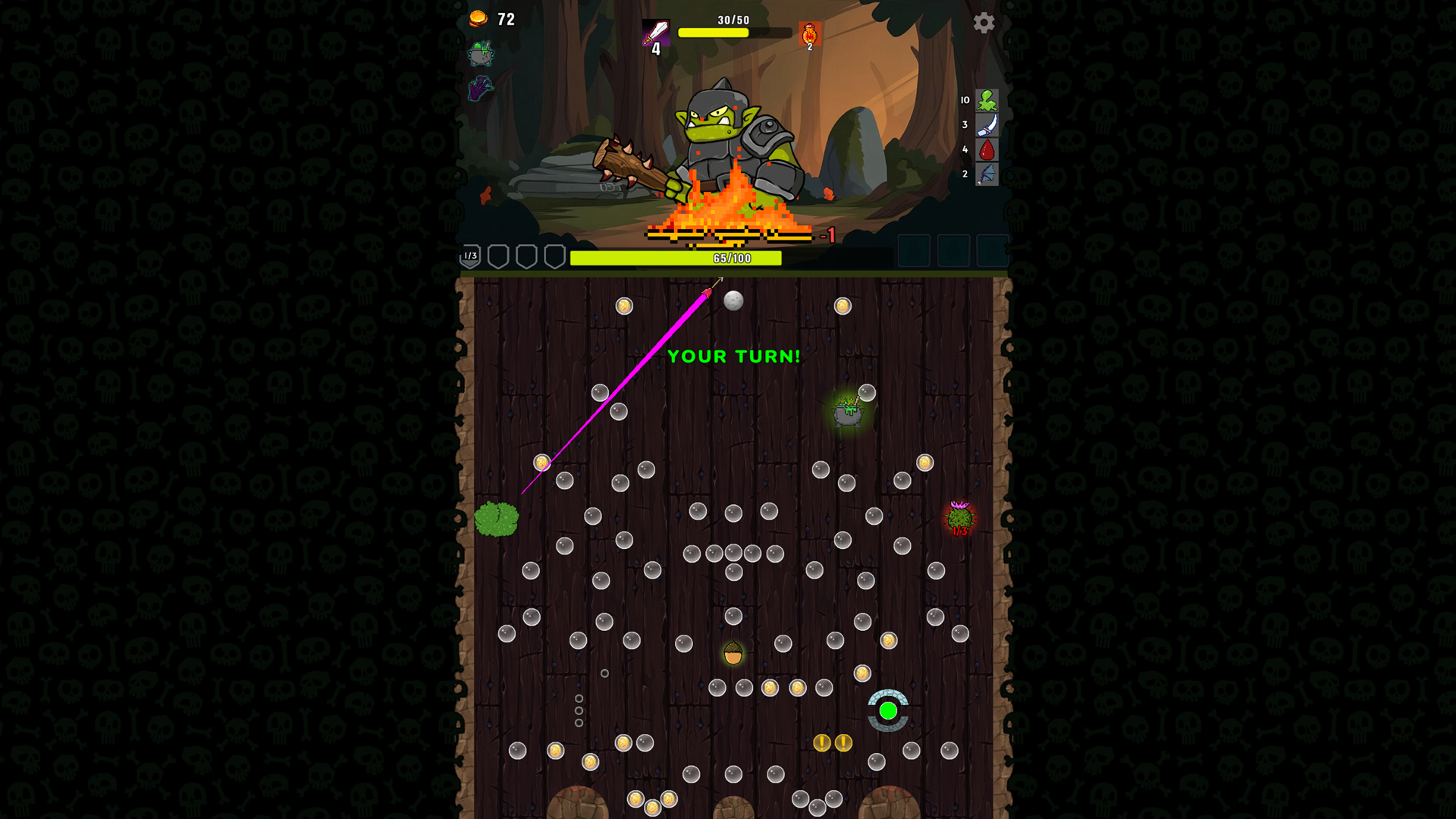Open the settings gear
This screenshot has height=819, width=1456.
(984, 24)
